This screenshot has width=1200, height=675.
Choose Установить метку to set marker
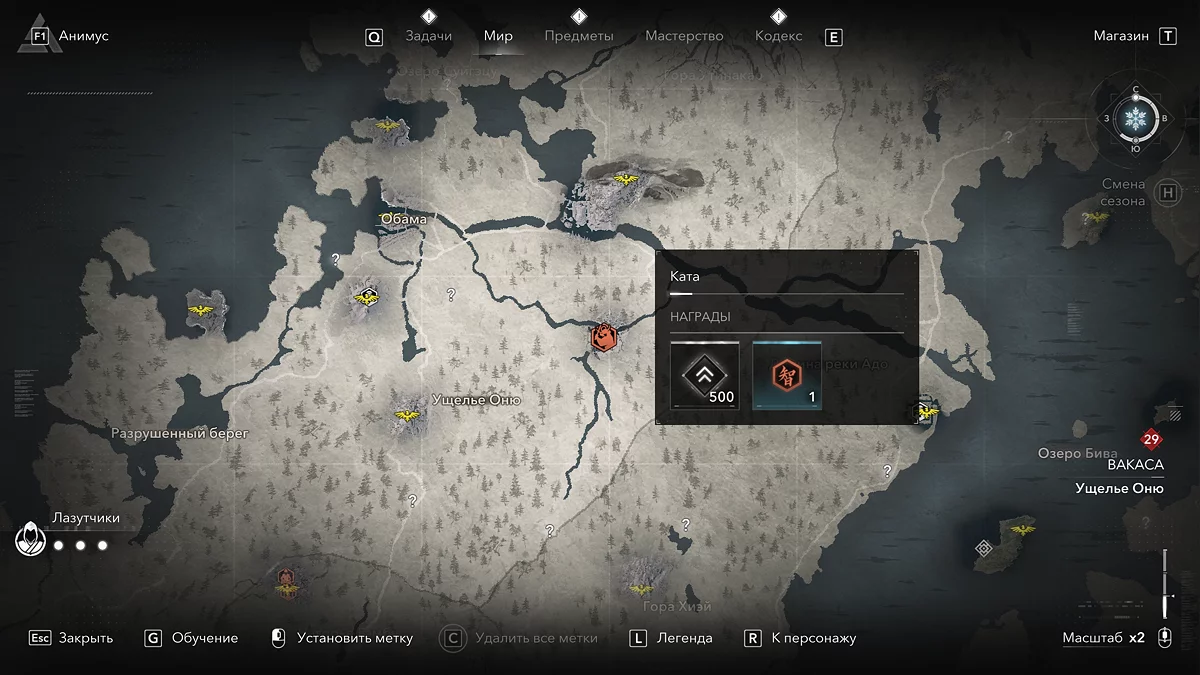click(x=354, y=638)
